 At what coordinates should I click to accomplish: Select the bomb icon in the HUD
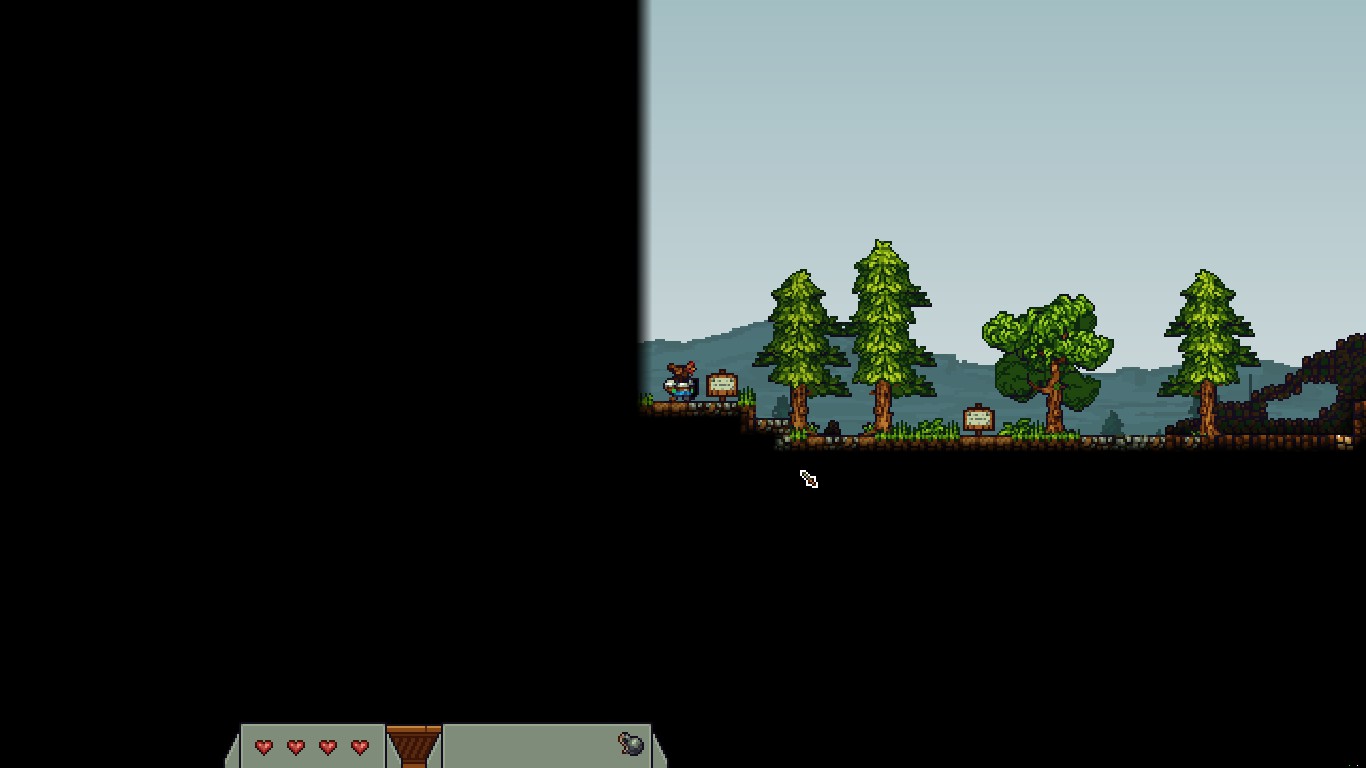(x=631, y=744)
